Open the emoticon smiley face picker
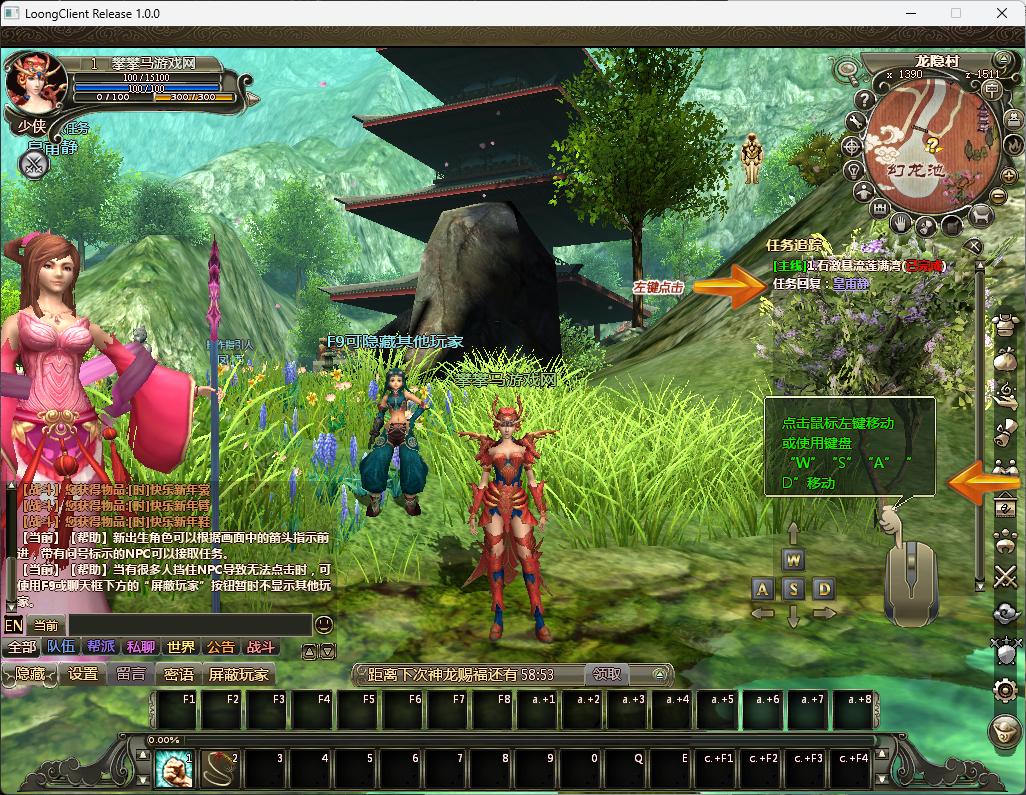The height and width of the screenshot is (795, 1026). [323, 624]
